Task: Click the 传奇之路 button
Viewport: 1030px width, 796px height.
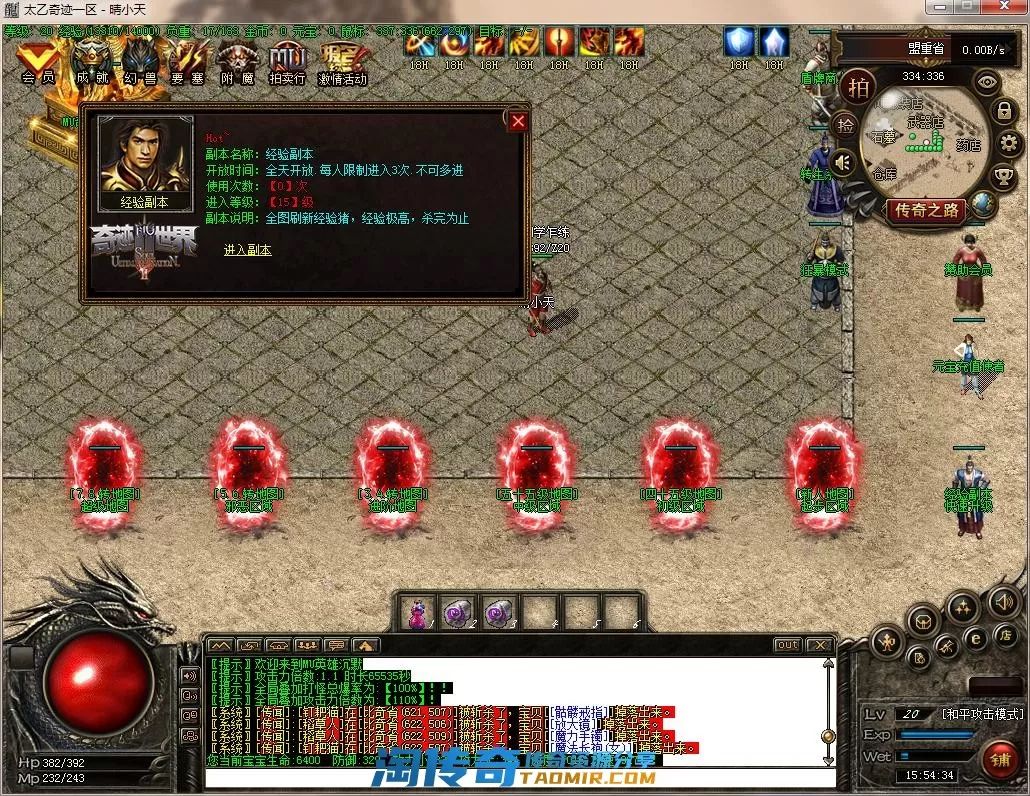Action: [926, 211]
